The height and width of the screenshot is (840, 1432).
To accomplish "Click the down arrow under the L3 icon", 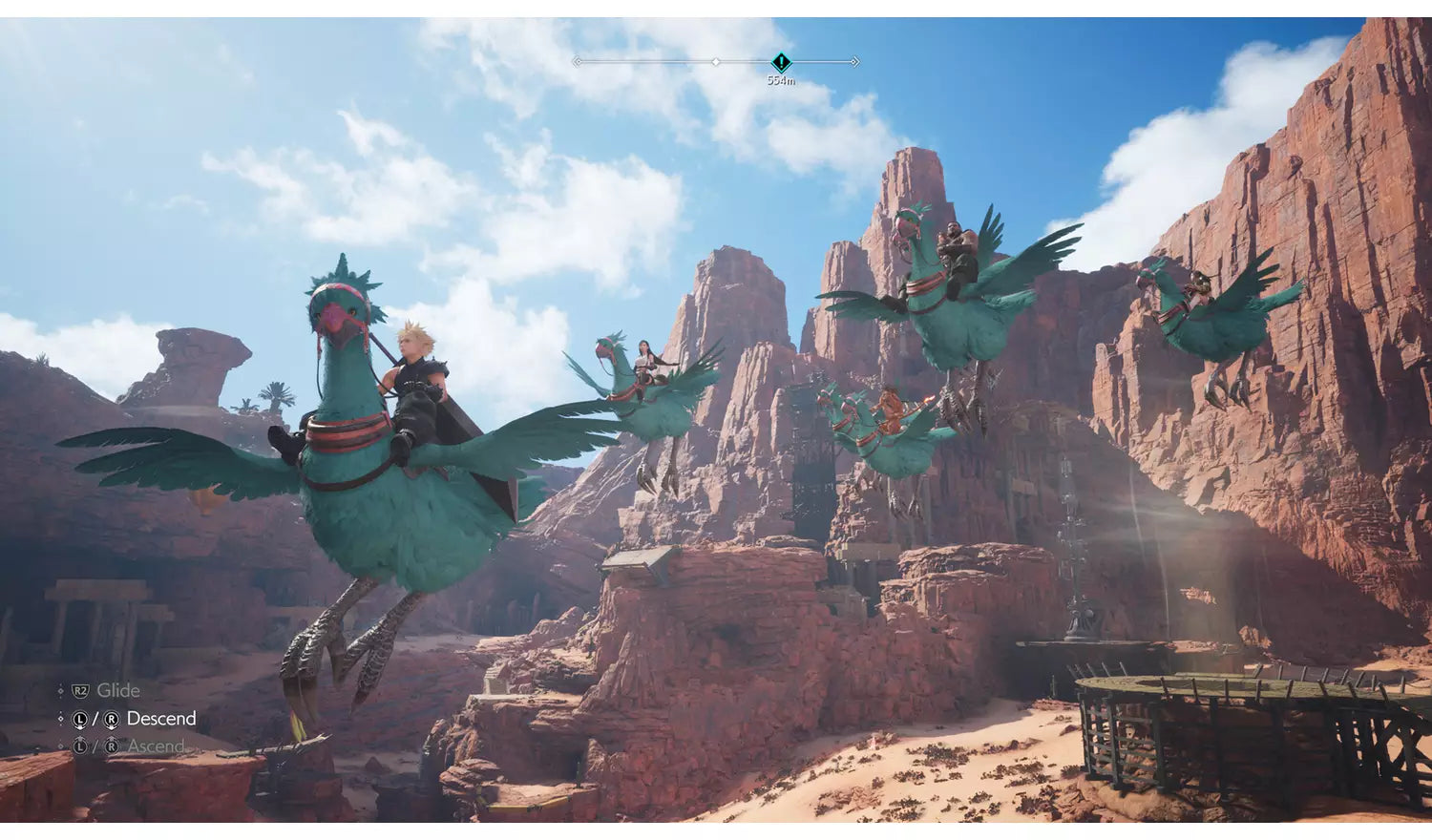I will pyautogui.click(x=80, y=728).
